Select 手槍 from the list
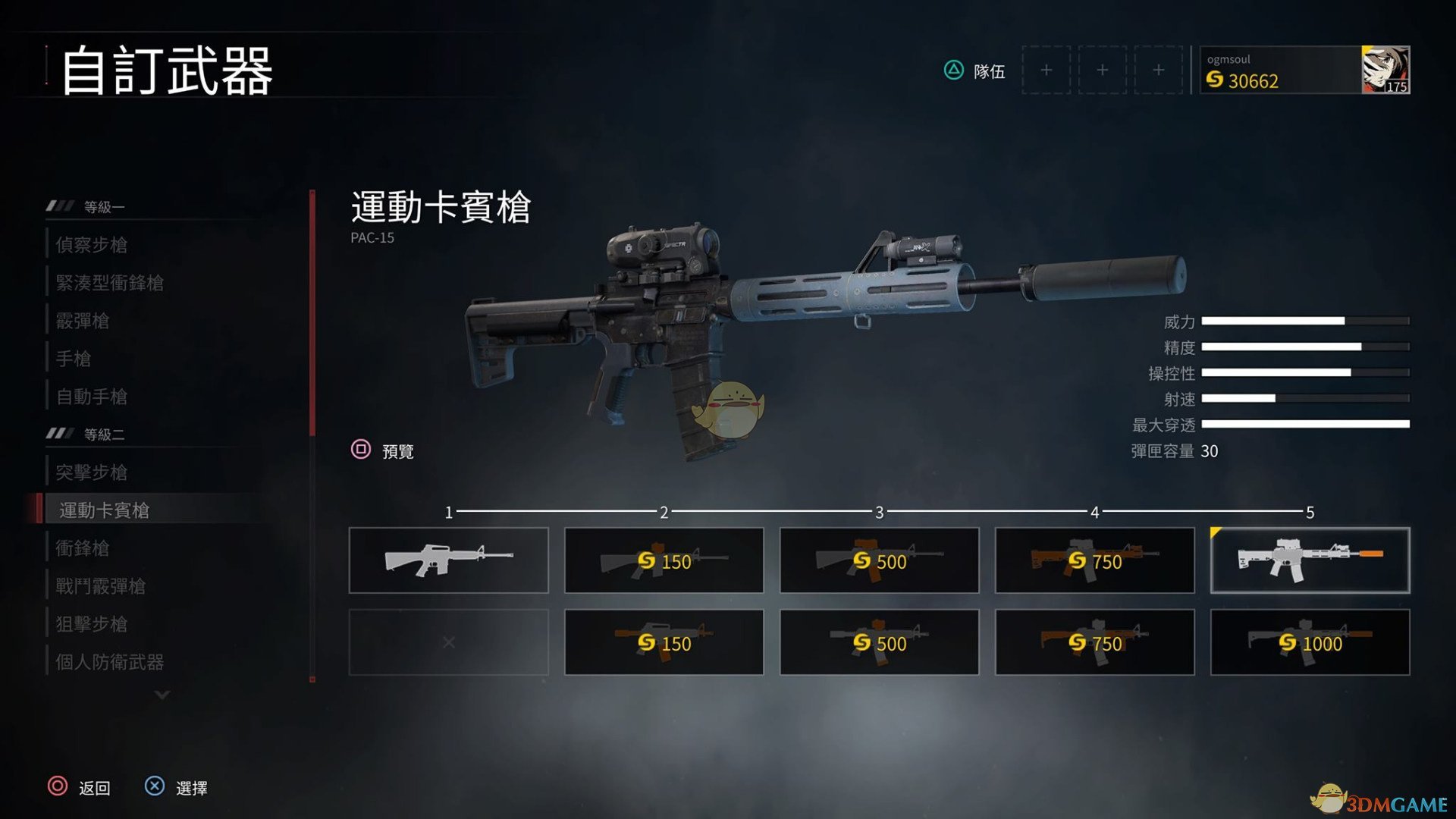This screenshot has height=819, width=1456. (x=74, y=359)
